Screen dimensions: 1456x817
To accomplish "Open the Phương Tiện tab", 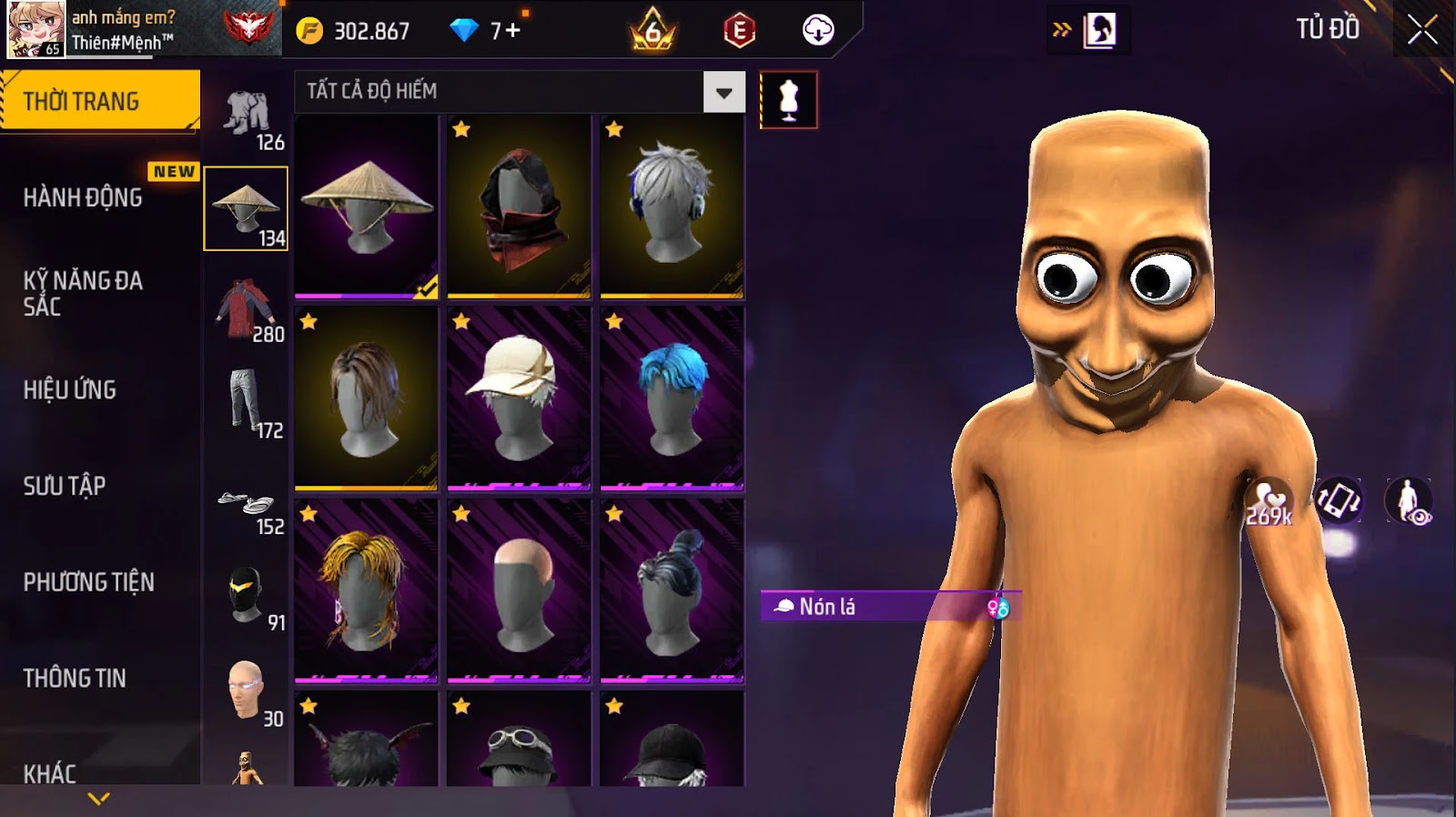I will (88, 582).
